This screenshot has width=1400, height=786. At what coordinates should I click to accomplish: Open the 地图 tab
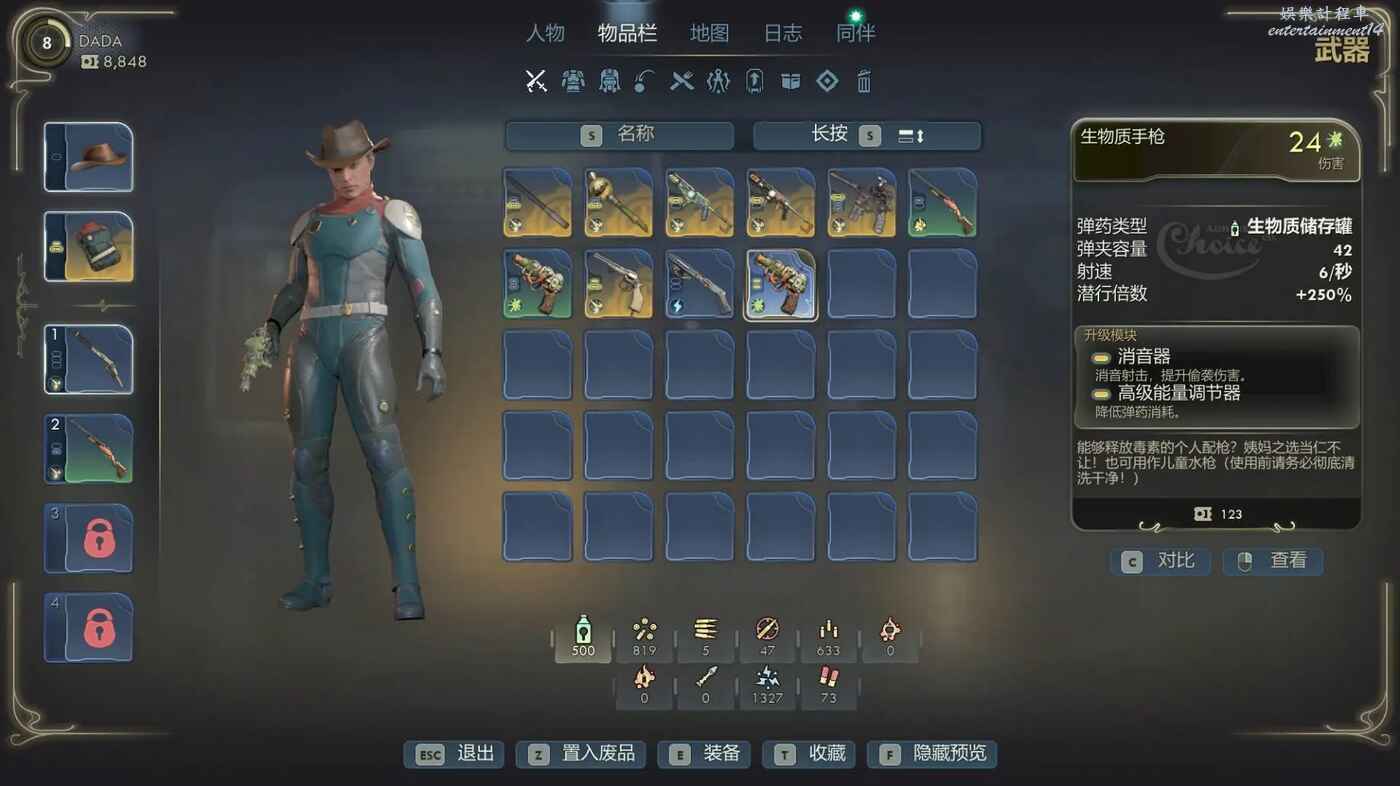click(709, 33)
